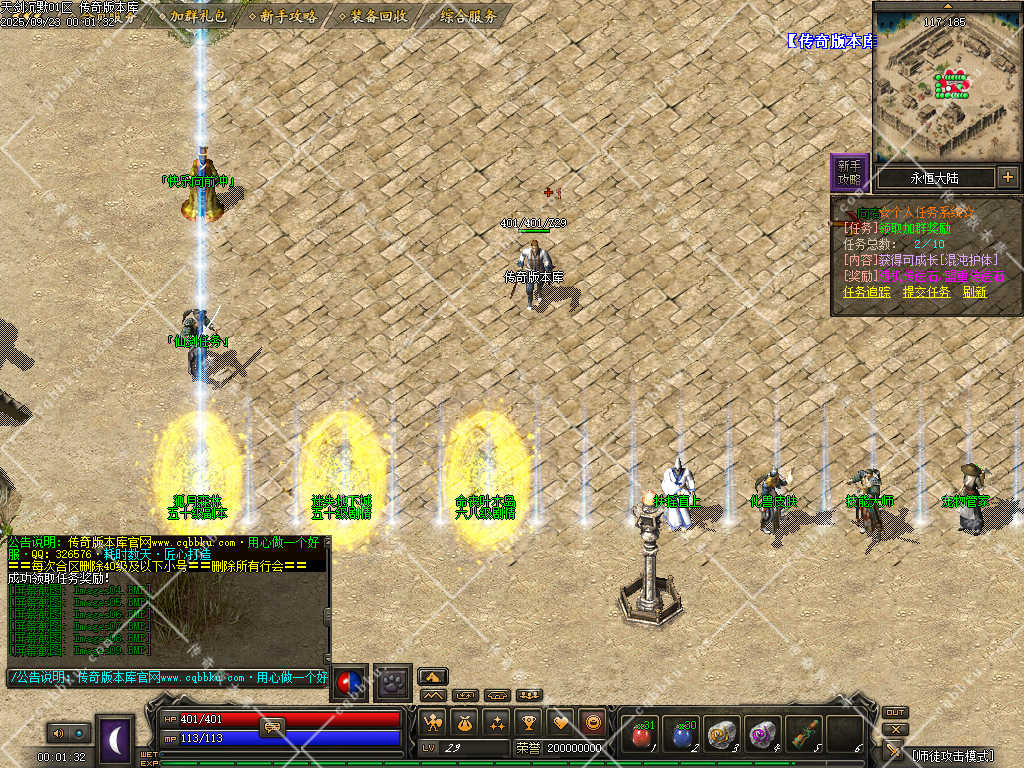1024x768 pixels.
Task: Open the trophy icon menu
Action: click(529, 721)
